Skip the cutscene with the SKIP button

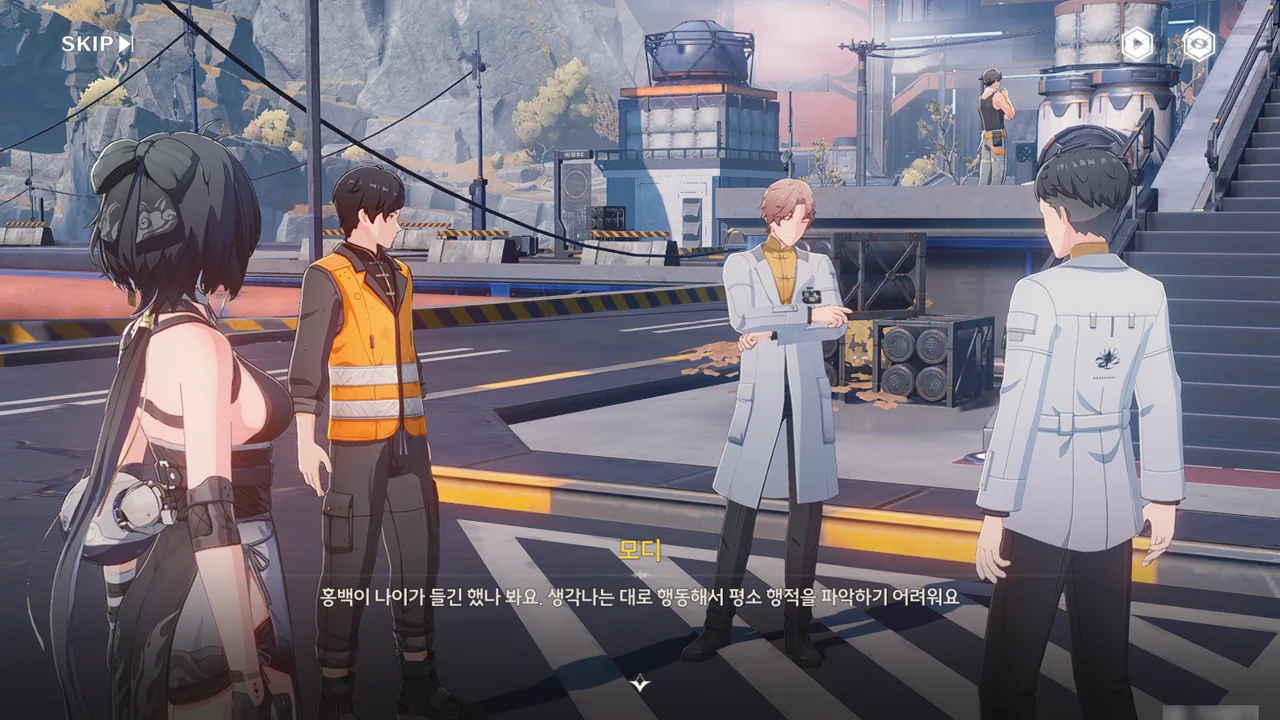click(x=97, y=43)
